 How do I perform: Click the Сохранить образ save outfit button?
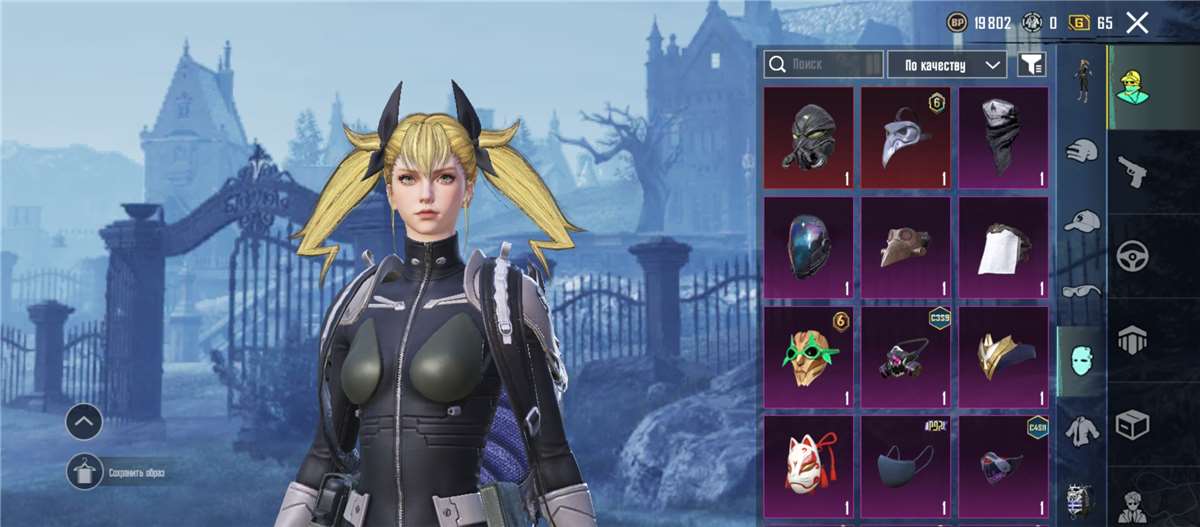tap(85, 472)
